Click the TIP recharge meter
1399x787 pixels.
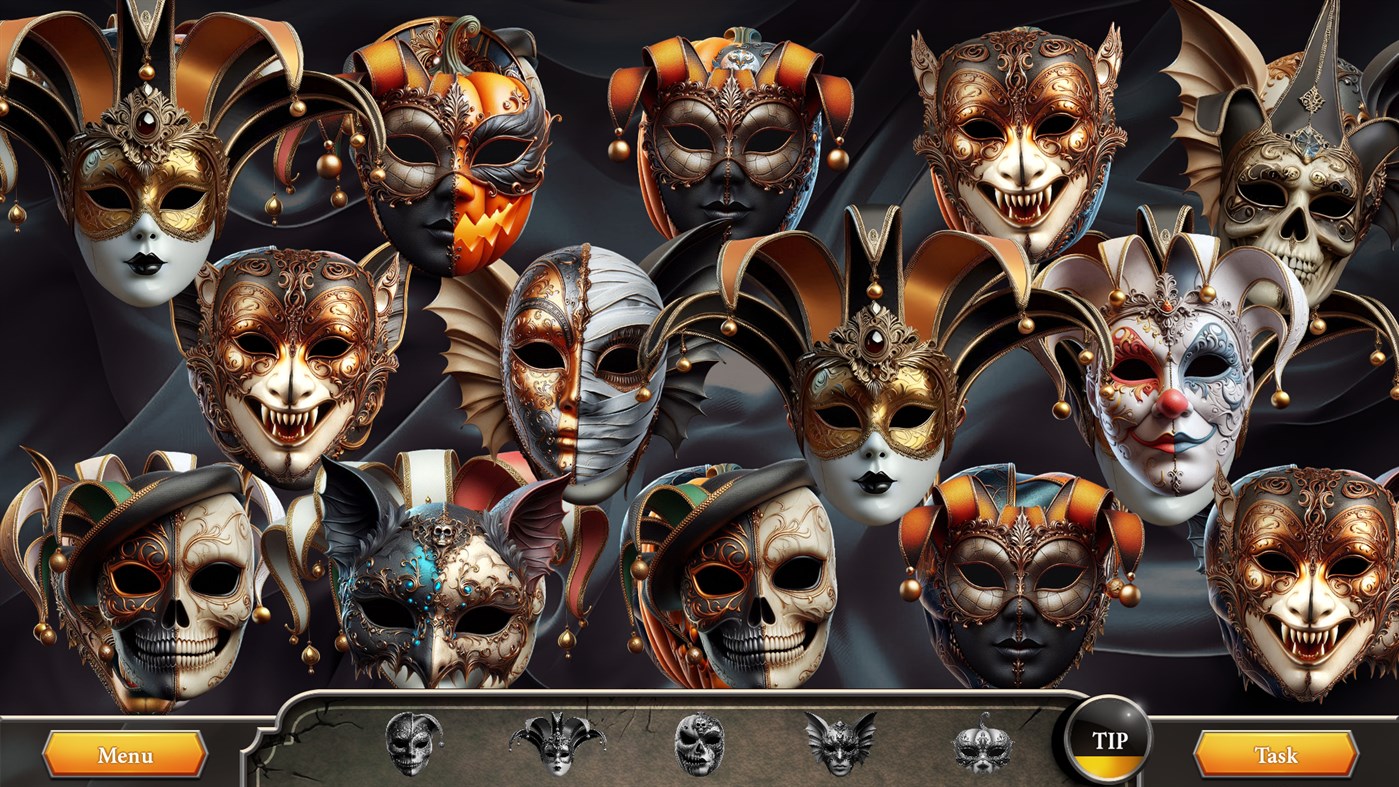pos(1110,768)
